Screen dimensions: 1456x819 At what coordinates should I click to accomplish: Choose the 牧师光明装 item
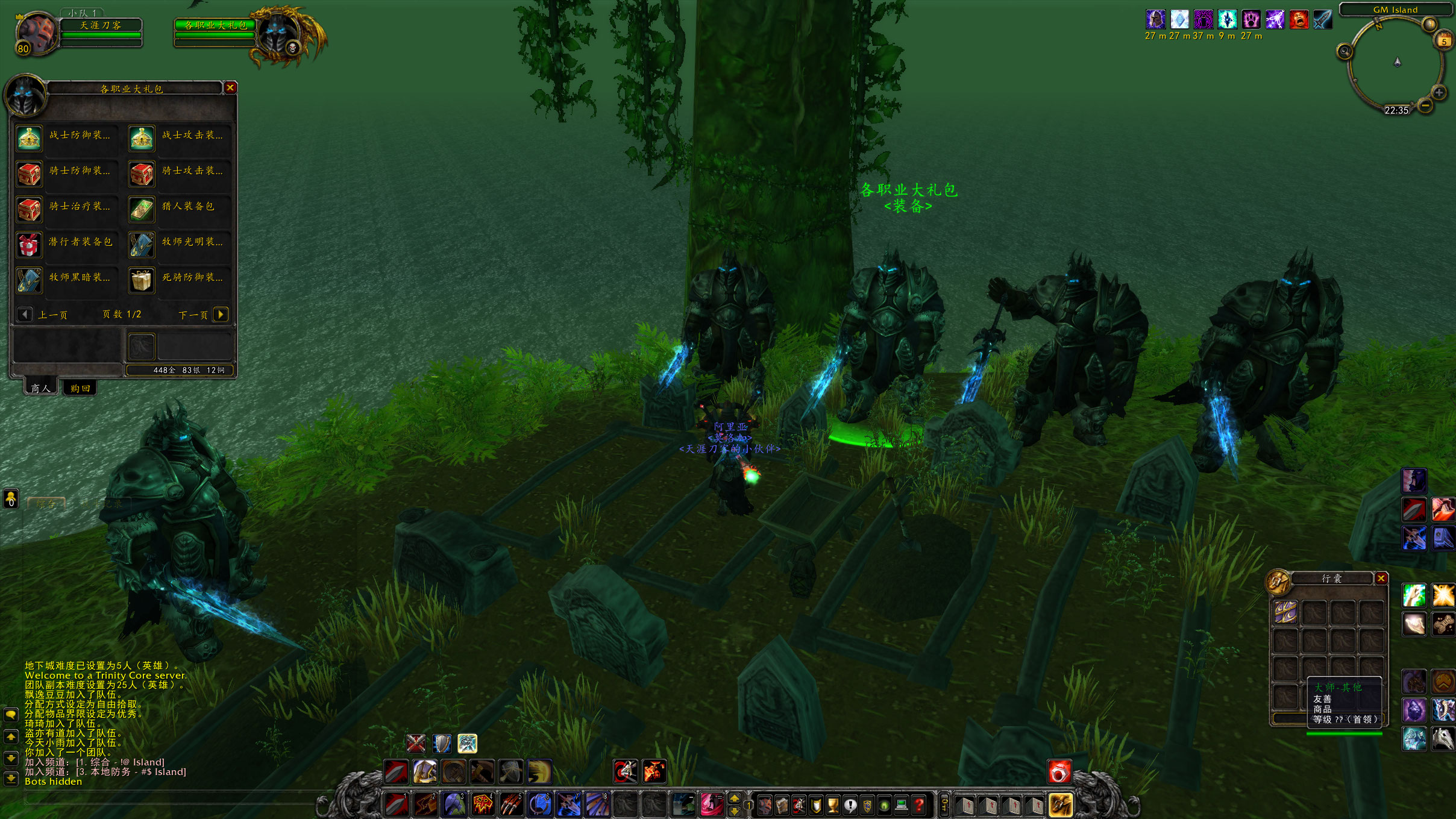(x=142, y=245)
